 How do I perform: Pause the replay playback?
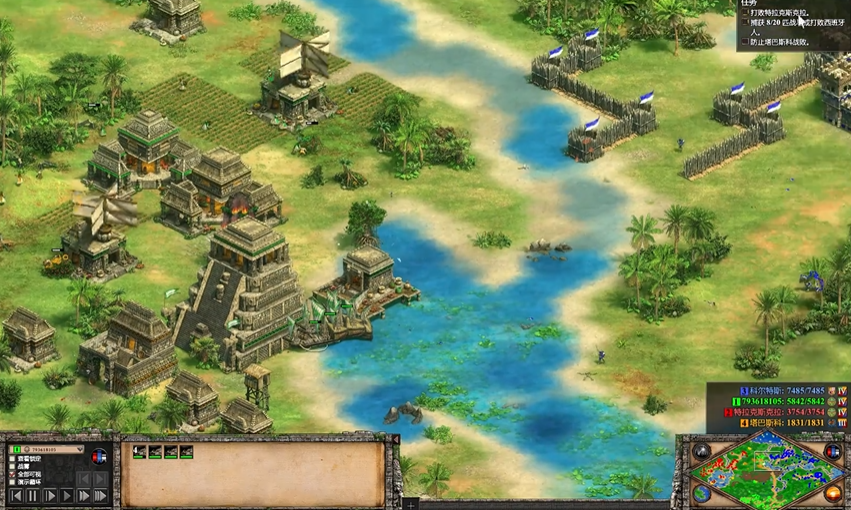click(x=32, y=495)
